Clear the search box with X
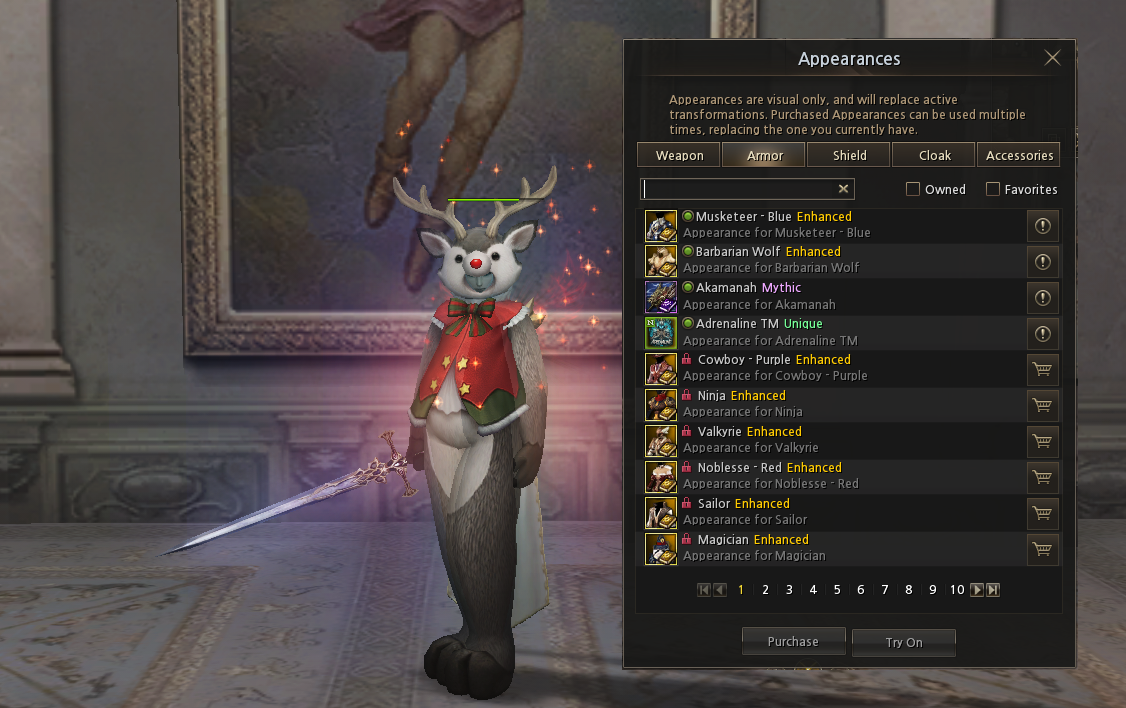1126x708 pixels. pos(844,189)
